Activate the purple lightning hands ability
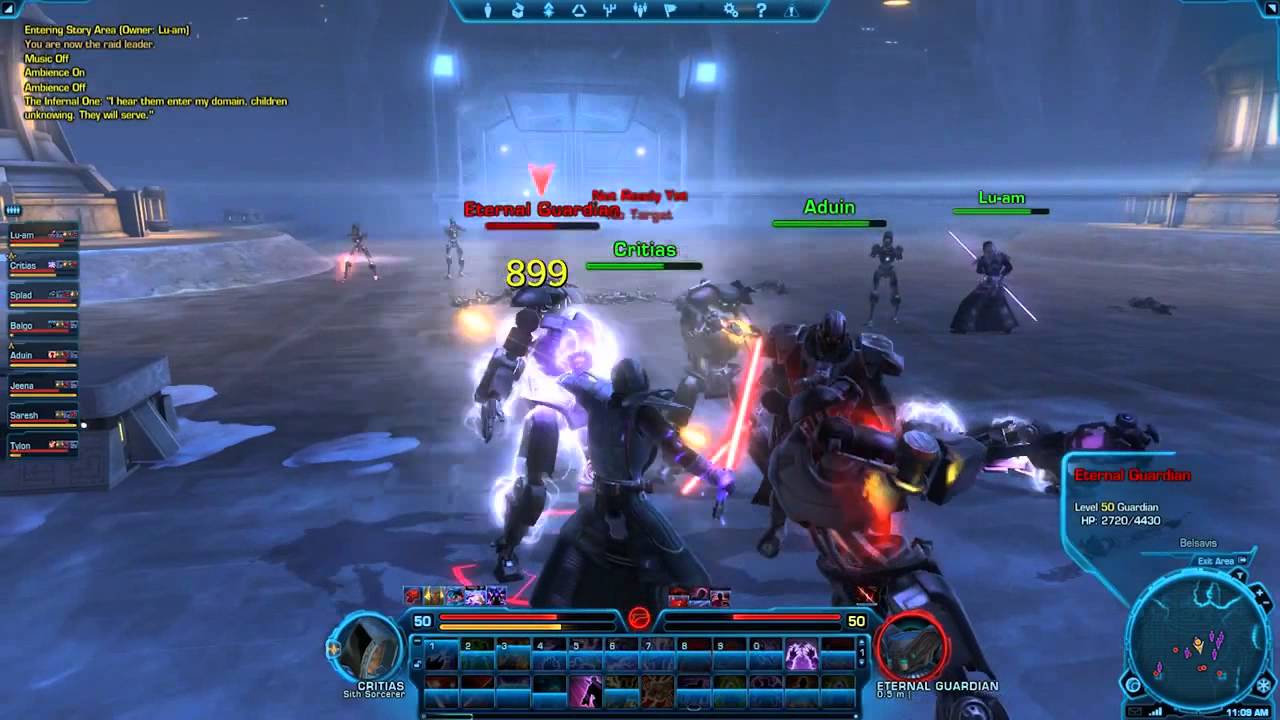1280x720 pixels. pyautogui.click(x=801, y=656)
